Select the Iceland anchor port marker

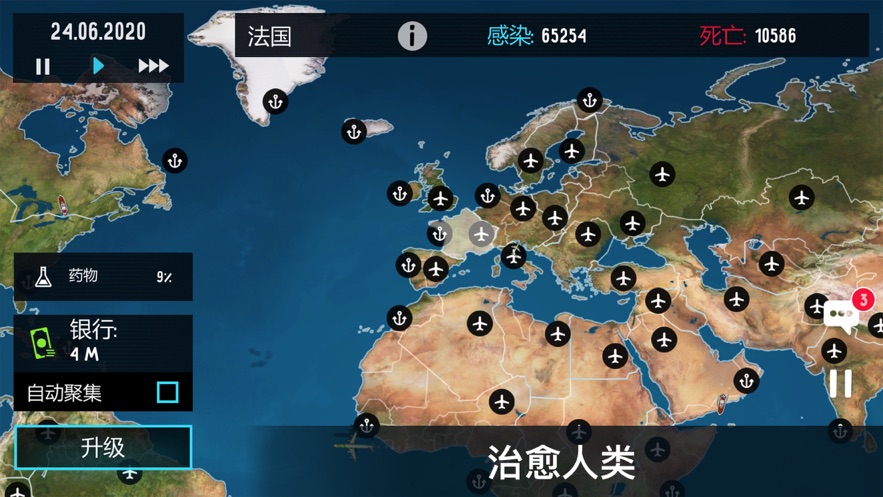353,131
